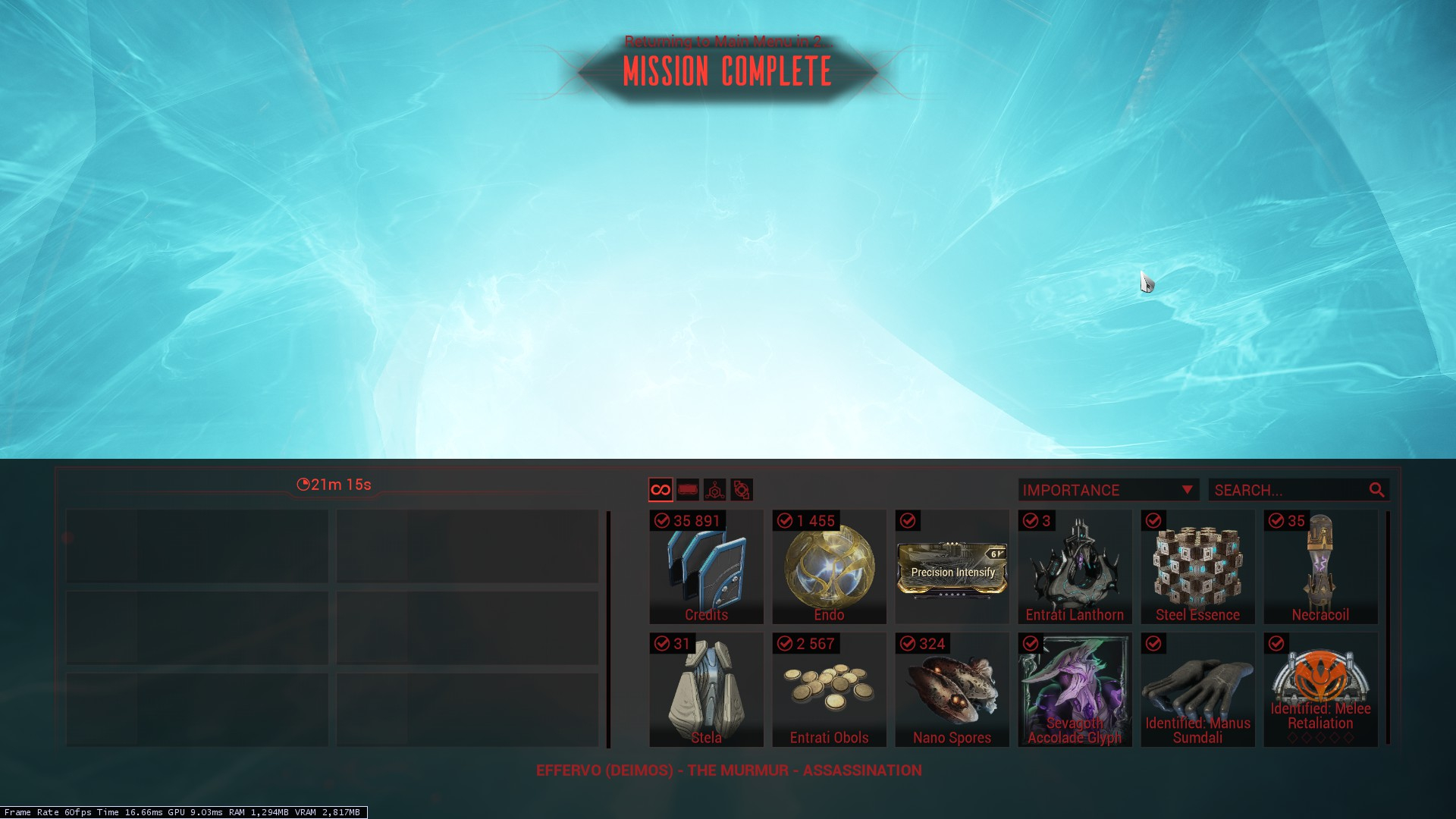Select the Endo reward tile

pyautogui.click(x=829, y=567)
